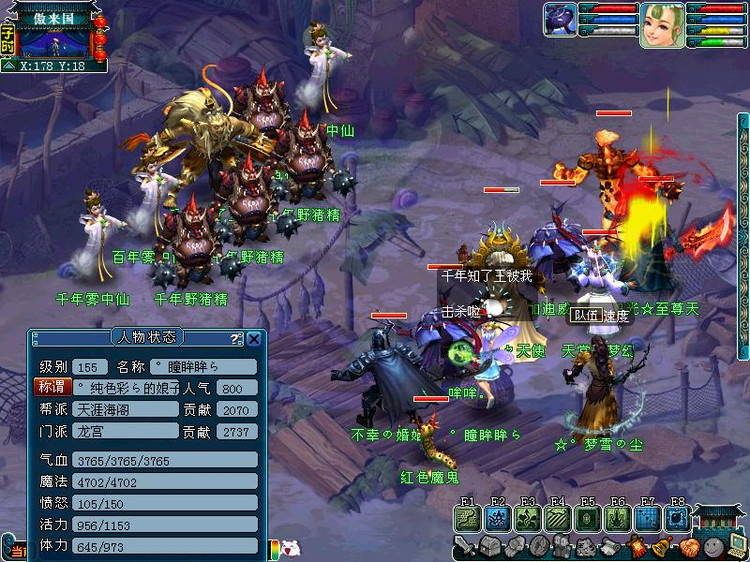Viewport: 750px width, 562px height.
Task: Close the 人物状态 character status window
Action: 254,339
